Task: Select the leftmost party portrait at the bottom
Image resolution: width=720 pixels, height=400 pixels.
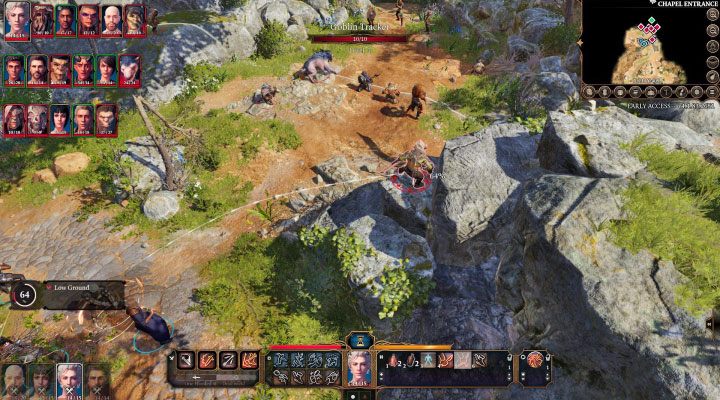Action: (14, 380)
